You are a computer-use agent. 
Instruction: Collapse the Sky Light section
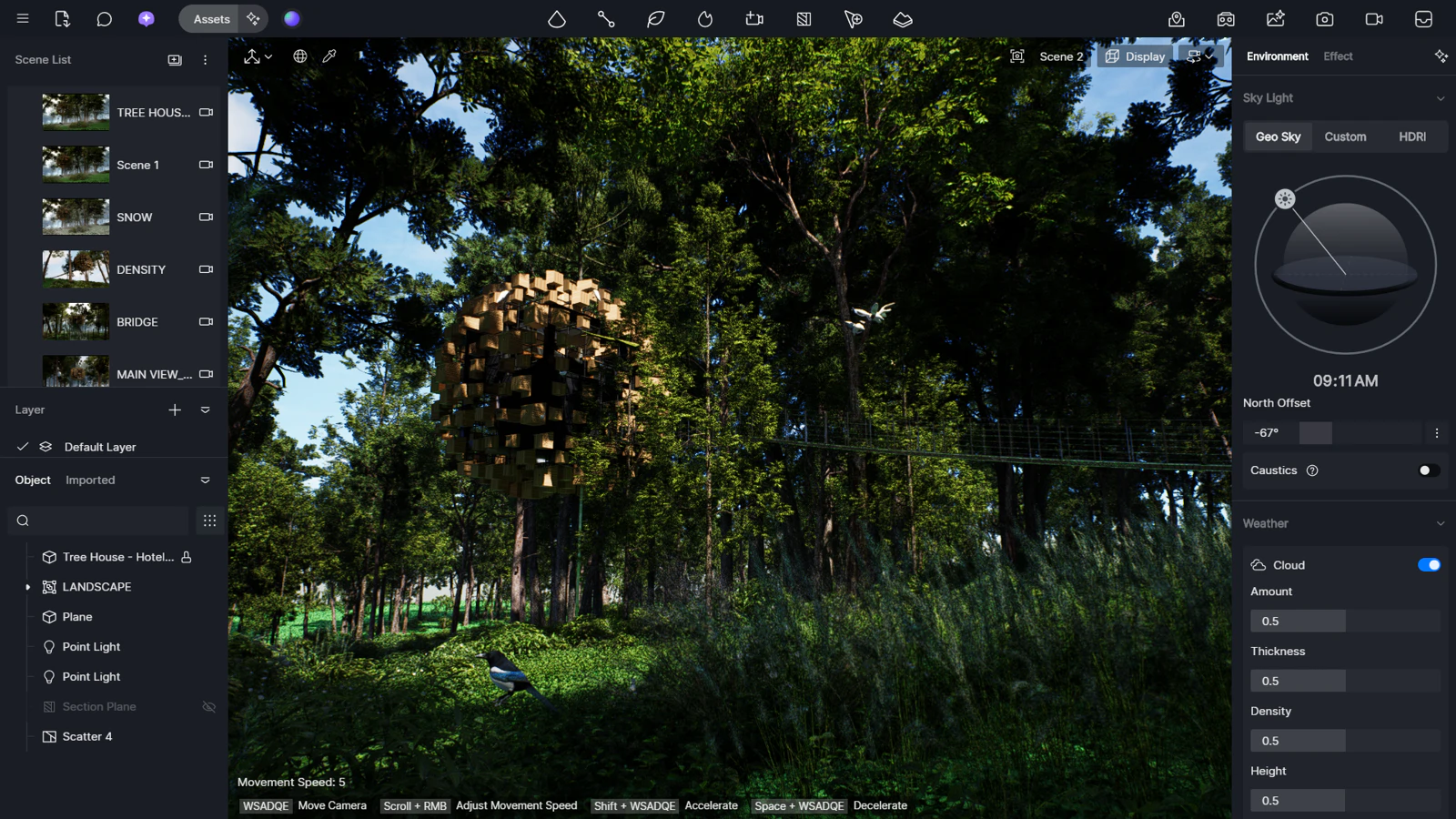(1441, 97)
